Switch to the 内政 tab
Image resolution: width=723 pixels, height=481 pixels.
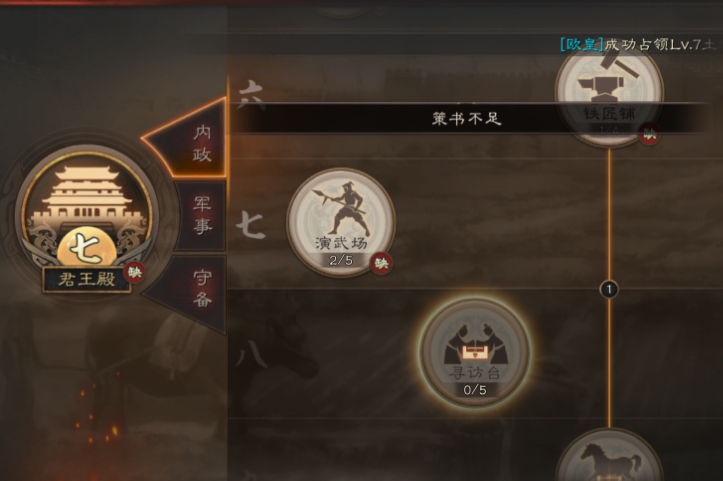click(200, 142)
